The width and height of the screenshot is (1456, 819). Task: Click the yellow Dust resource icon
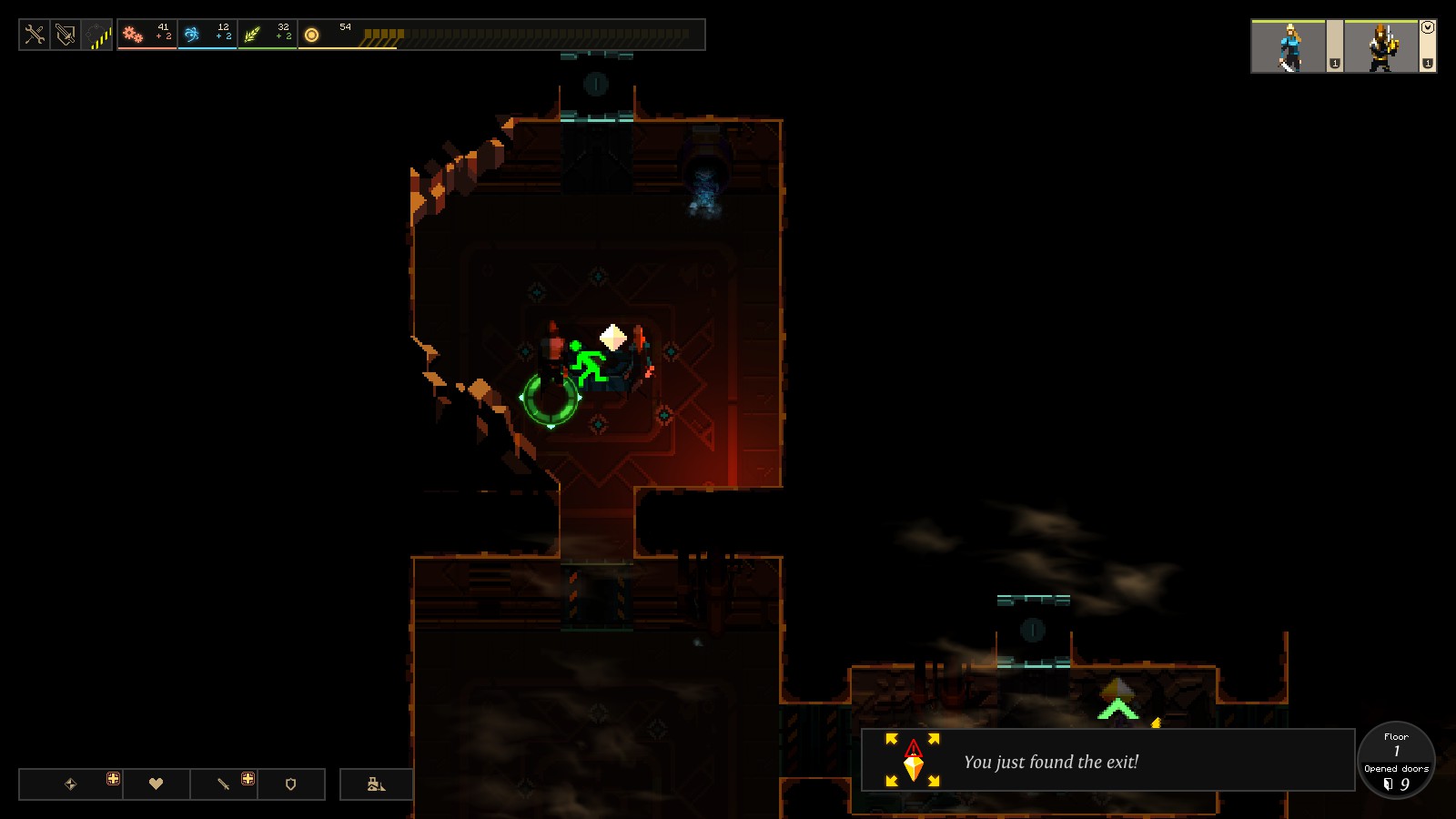coord(312,35)
